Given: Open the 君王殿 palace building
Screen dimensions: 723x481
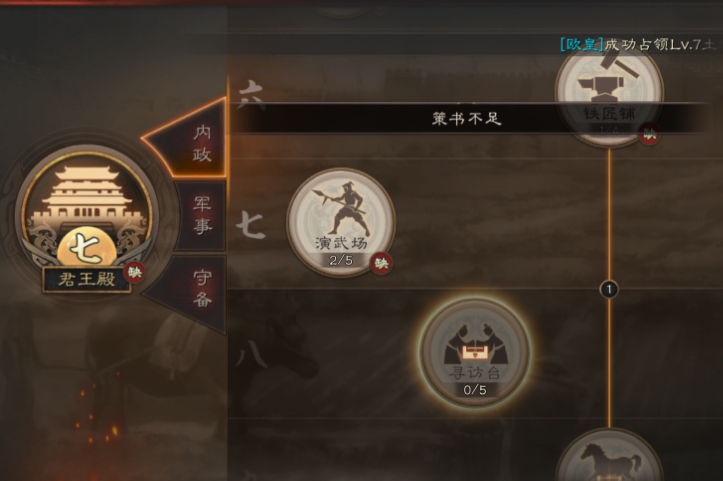Looking at the screenshot, I should tap(88, 214).
